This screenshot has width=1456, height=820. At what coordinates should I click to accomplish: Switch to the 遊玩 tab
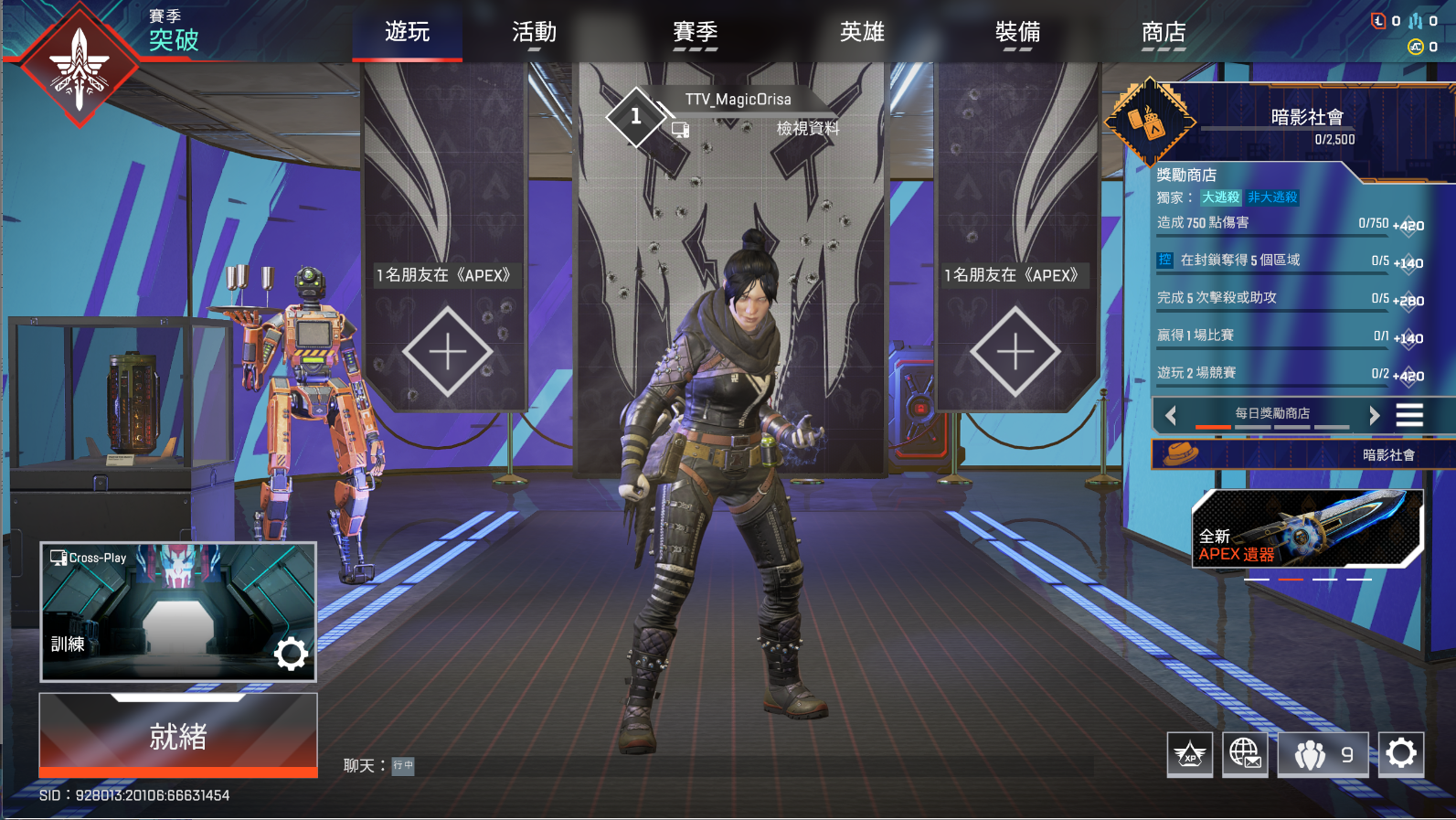[407, 33]
